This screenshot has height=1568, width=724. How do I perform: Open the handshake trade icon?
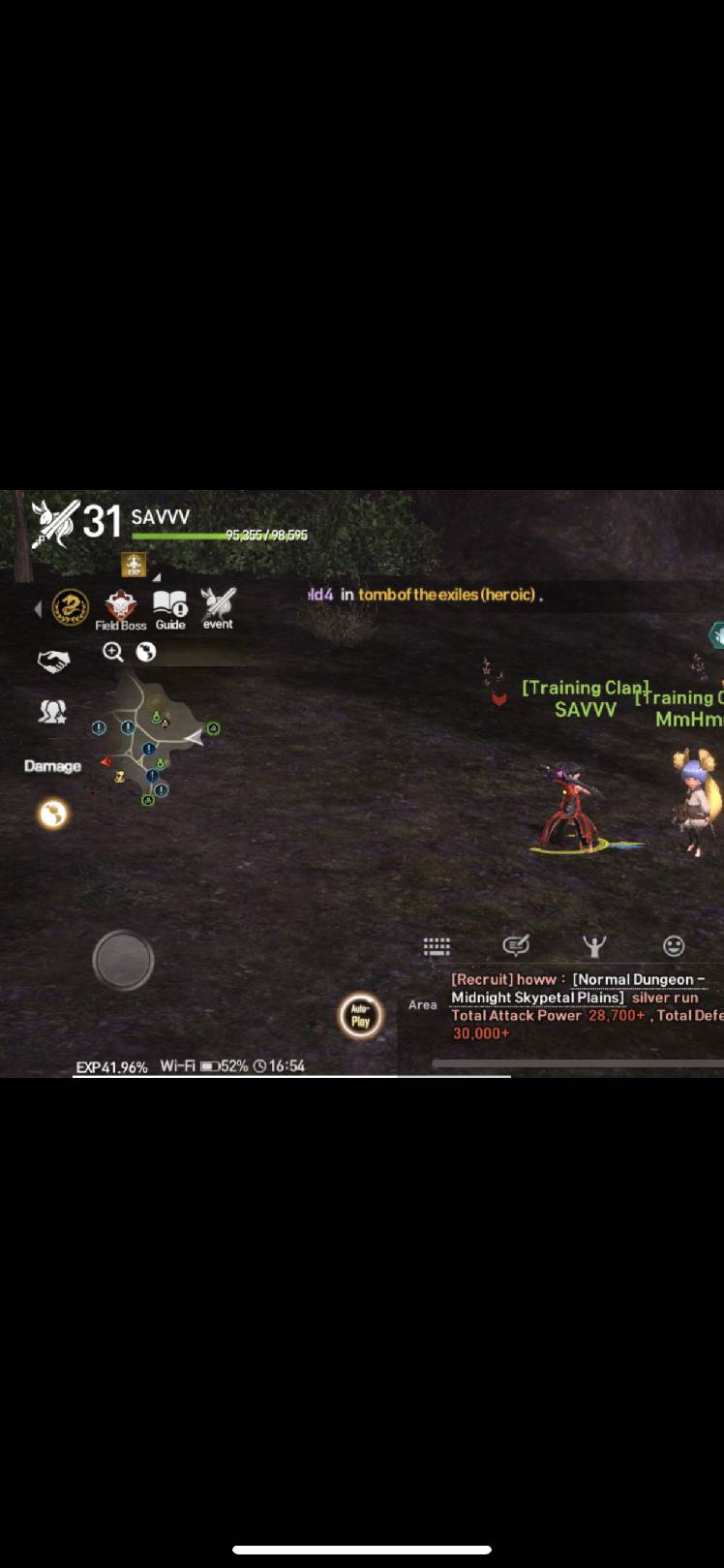coord(53,661)
